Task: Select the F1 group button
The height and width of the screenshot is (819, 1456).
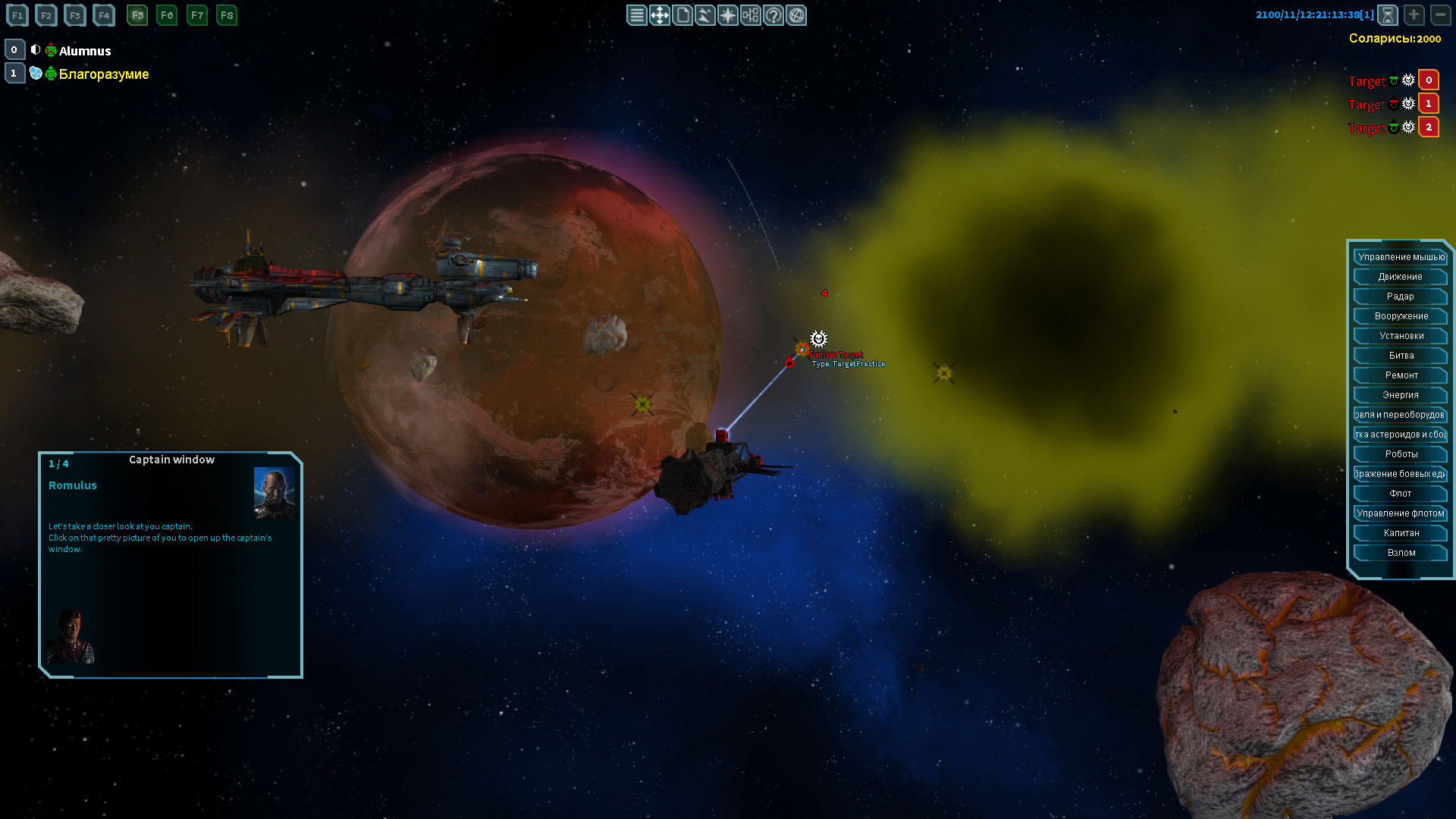Action: 17,15
